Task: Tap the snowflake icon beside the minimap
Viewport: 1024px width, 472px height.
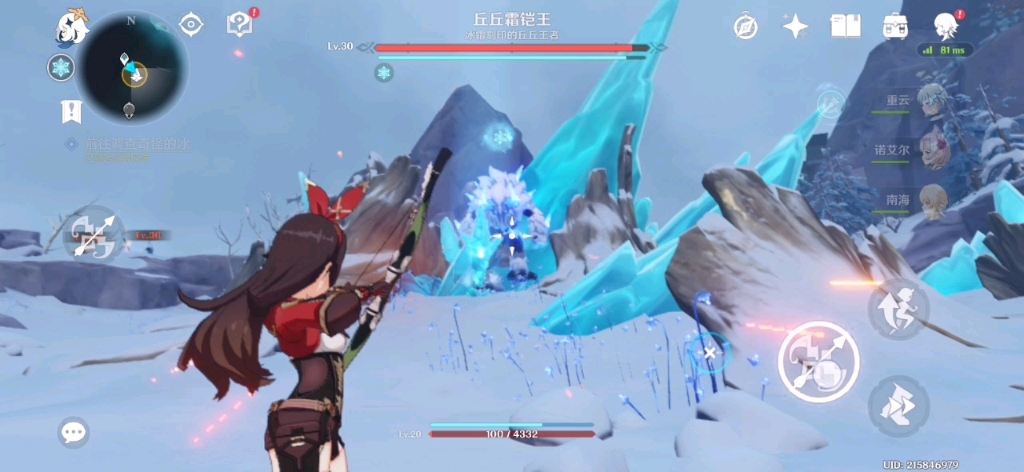Action: point(61,68)
